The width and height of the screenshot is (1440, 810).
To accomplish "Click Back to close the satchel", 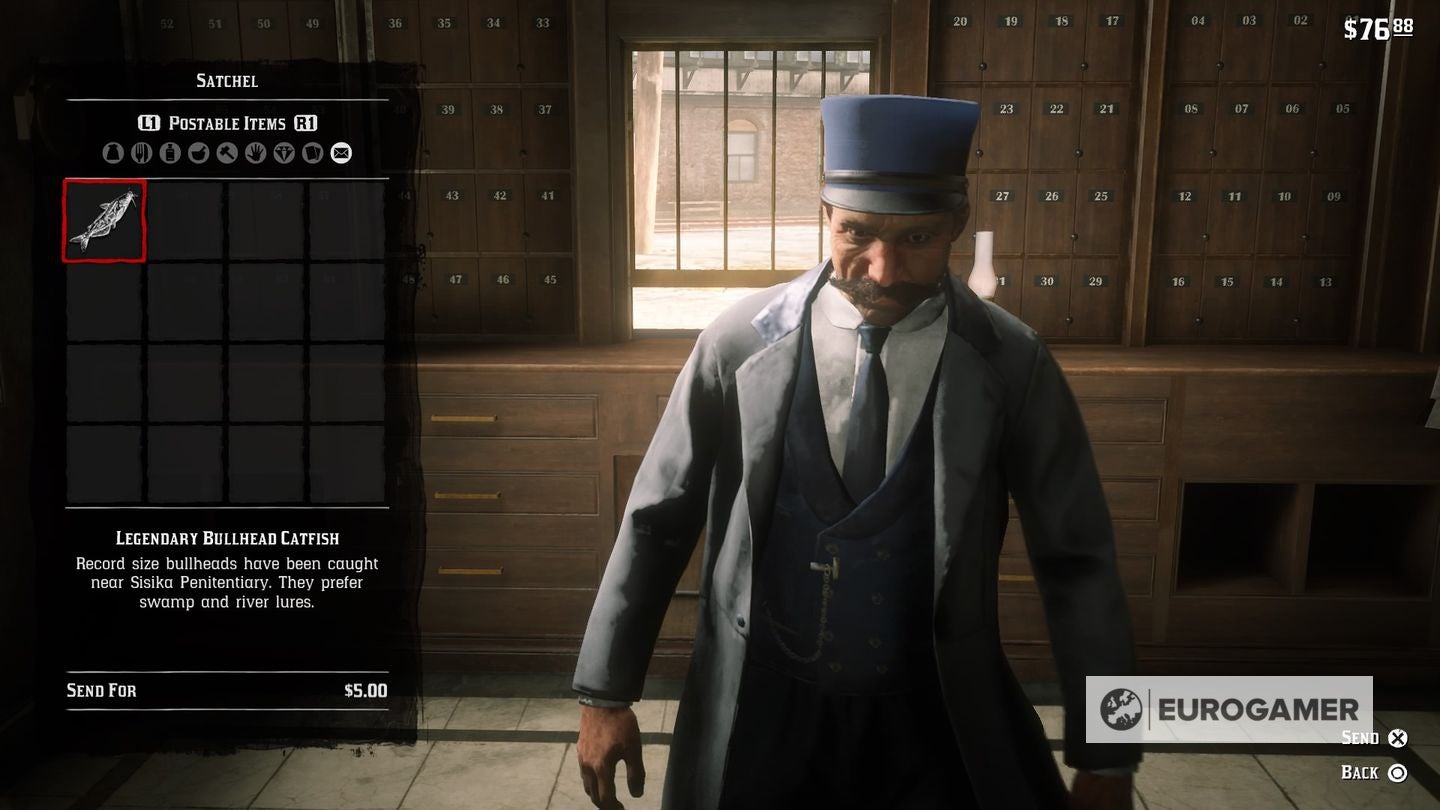I will click(1362, 773).
